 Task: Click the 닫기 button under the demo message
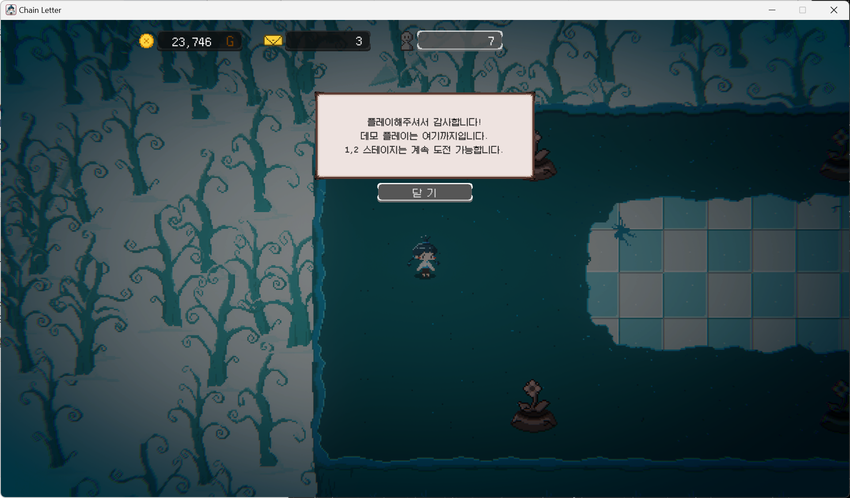[424, 192]
